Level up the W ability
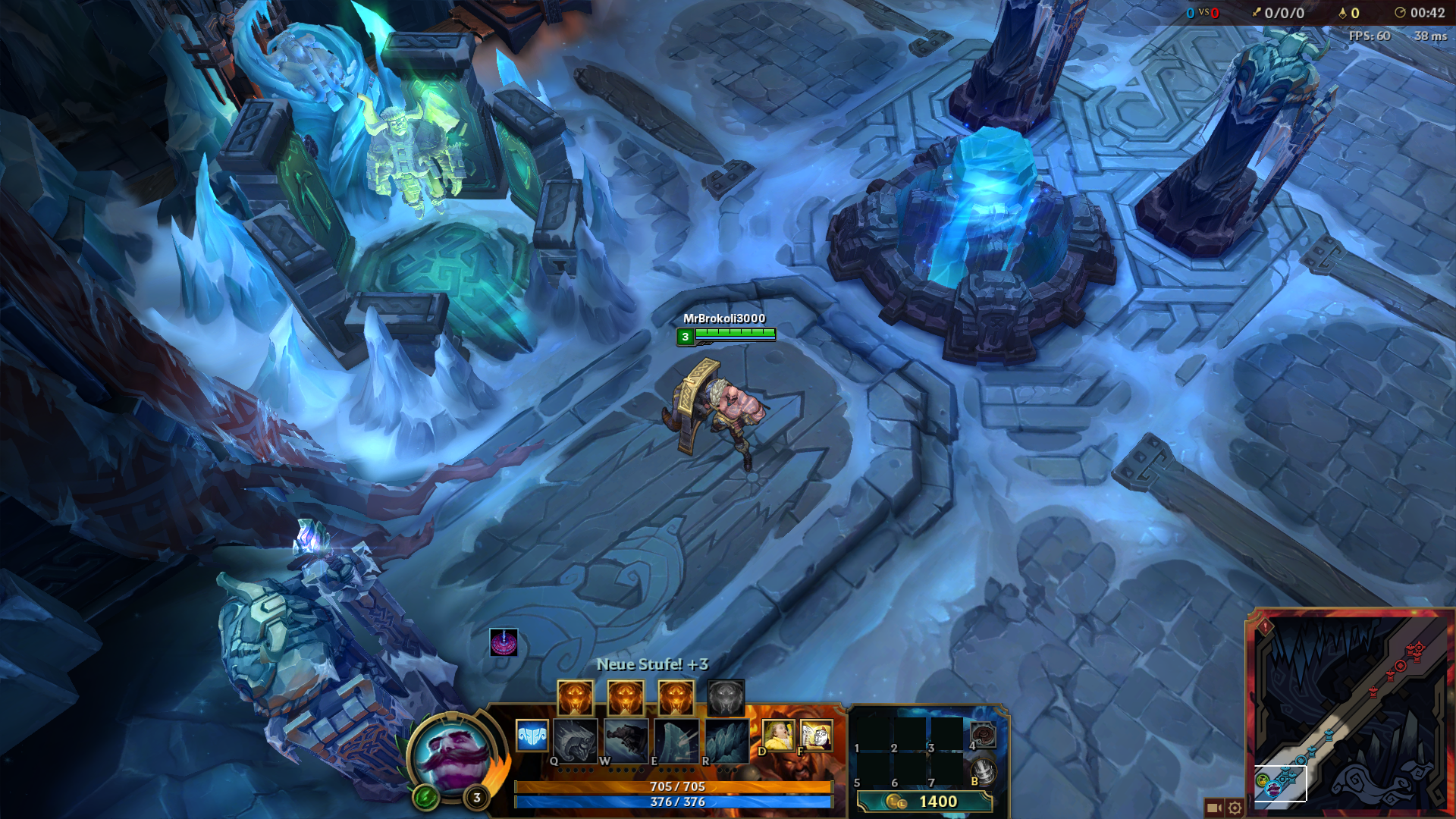Viewport: 1456px width, 819px height. point(626,698)
